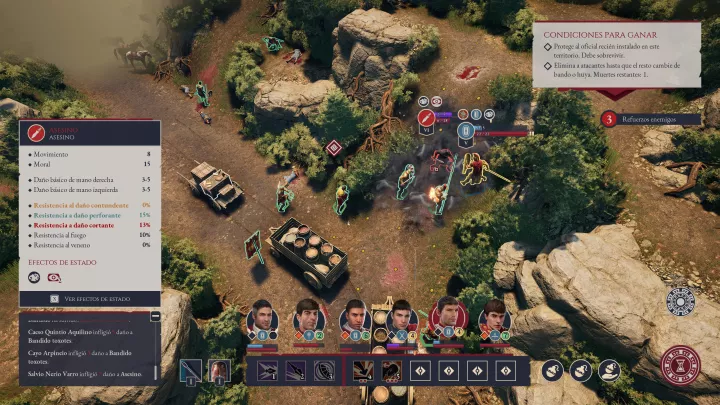Select the equipped sword weapon set slot

click(192, 371)
